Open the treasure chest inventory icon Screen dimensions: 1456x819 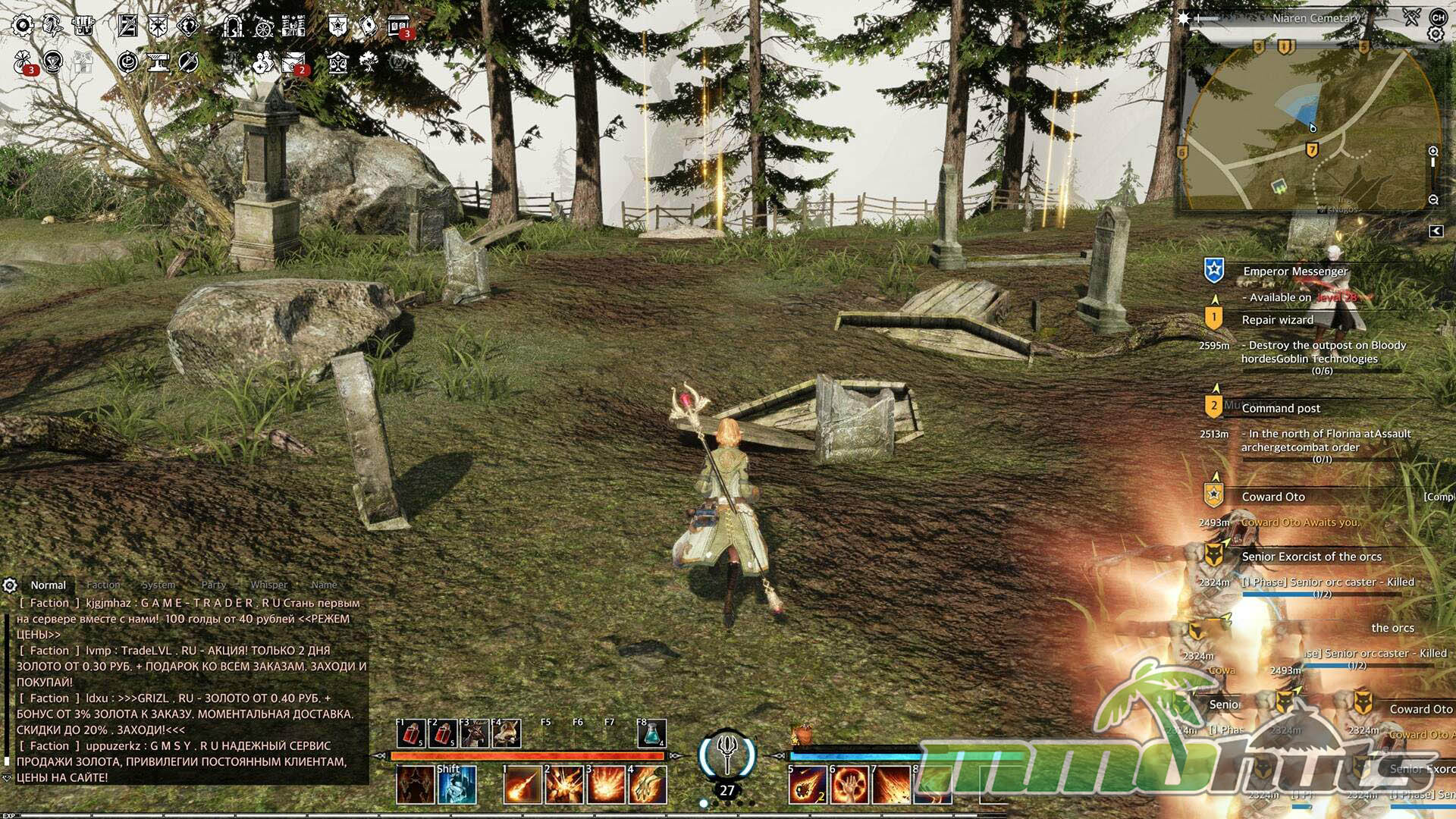[83, 26]
